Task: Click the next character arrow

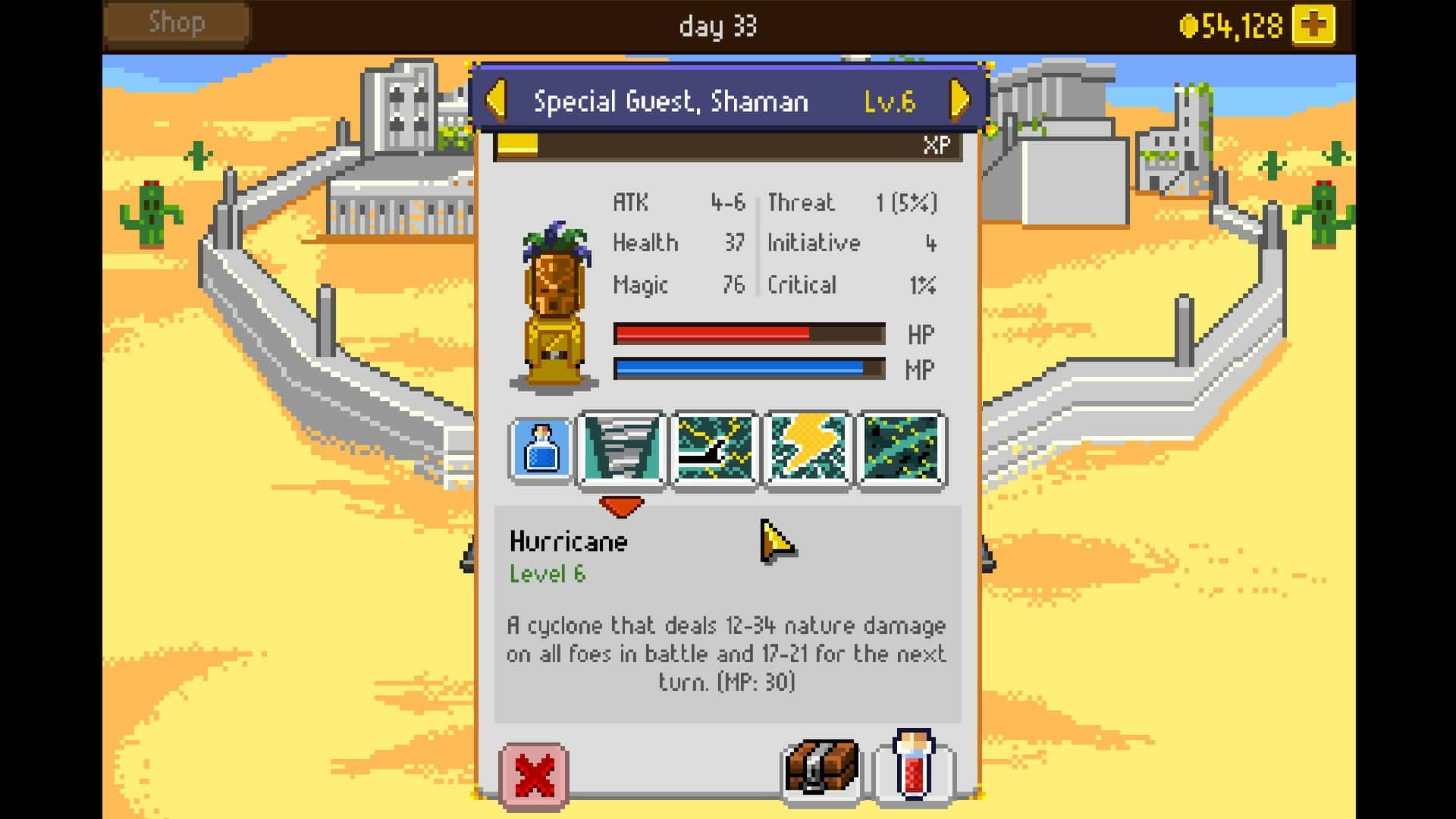Action: 959,99
